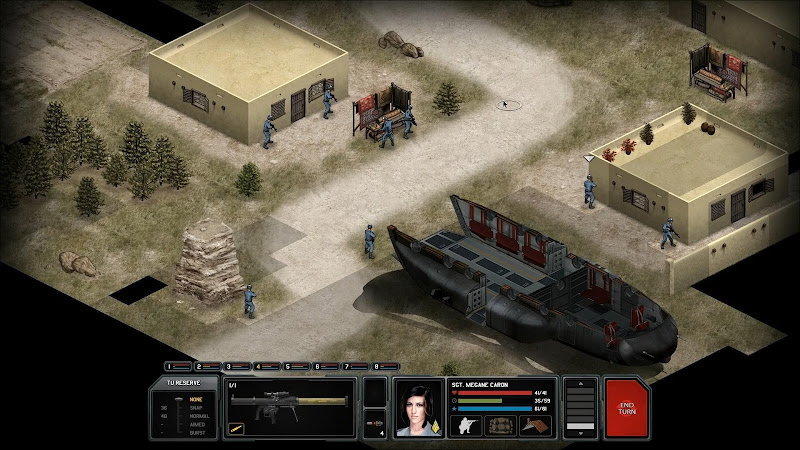Click the bullet ammo icon under the rifle
The image size is (800, 450).
(237, 428)
